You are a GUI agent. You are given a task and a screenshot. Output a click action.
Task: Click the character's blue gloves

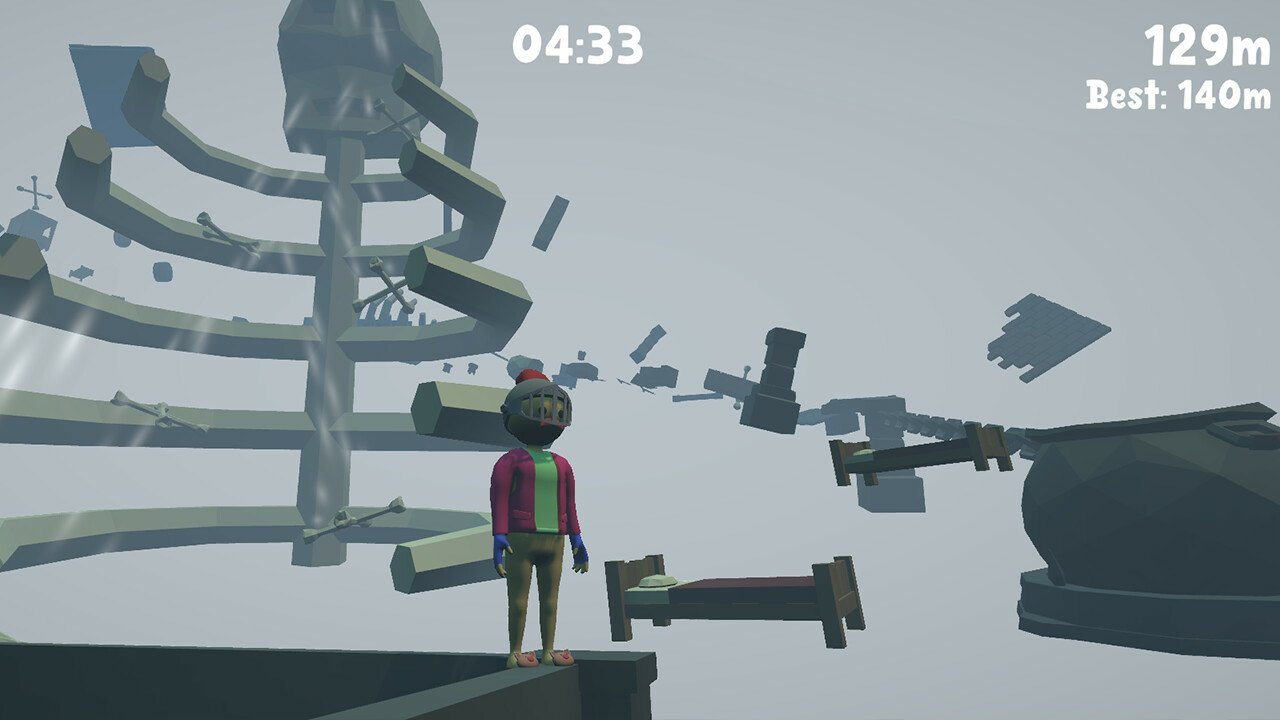[580, 550]
